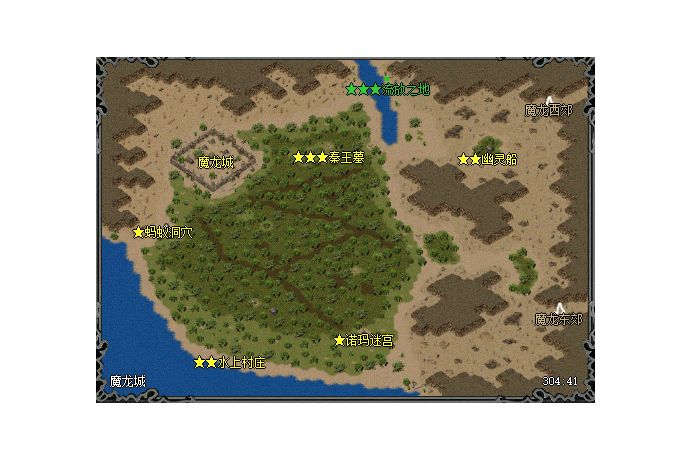This screenshot has width=692, height=460.
Task: Choose the 魔龙西郊 map marker
Action: click(x=549, y=109)
